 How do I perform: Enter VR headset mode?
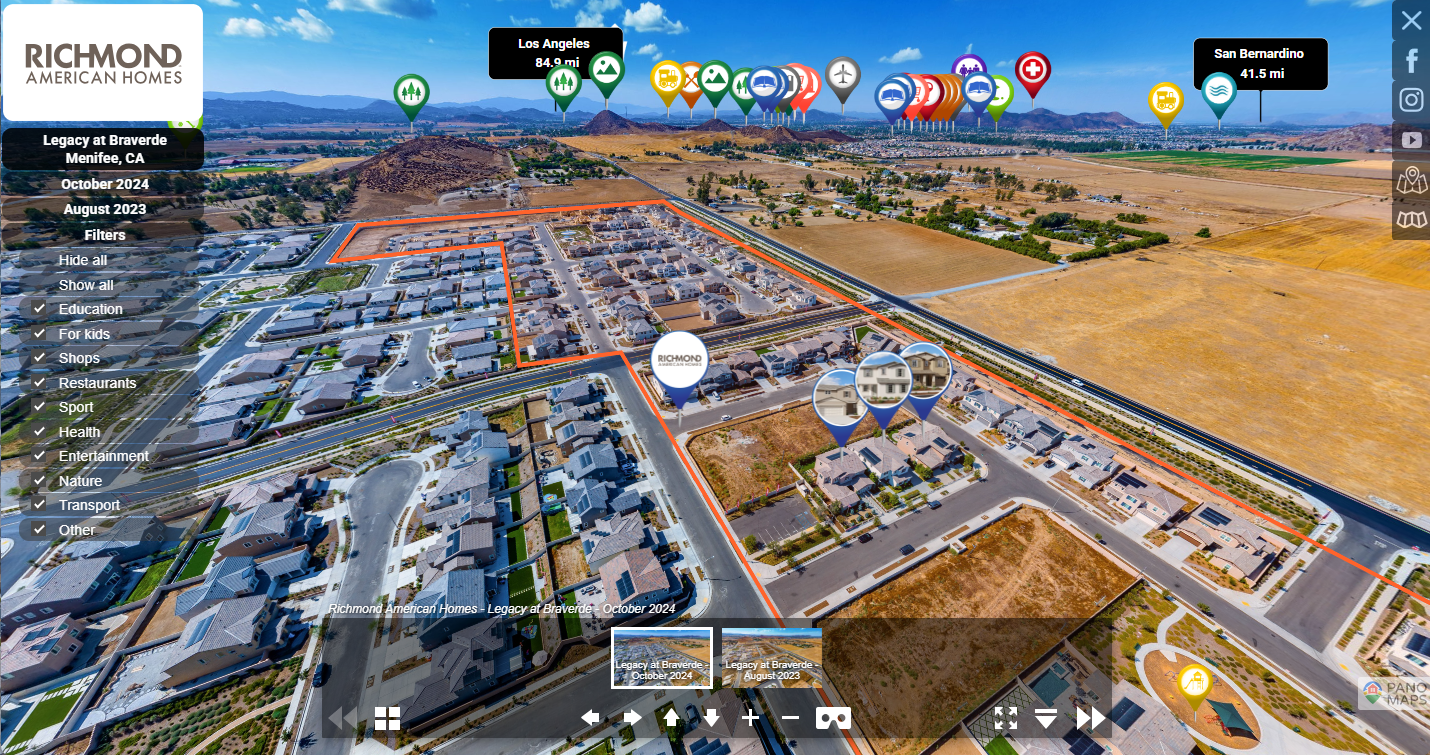(833, 717)
